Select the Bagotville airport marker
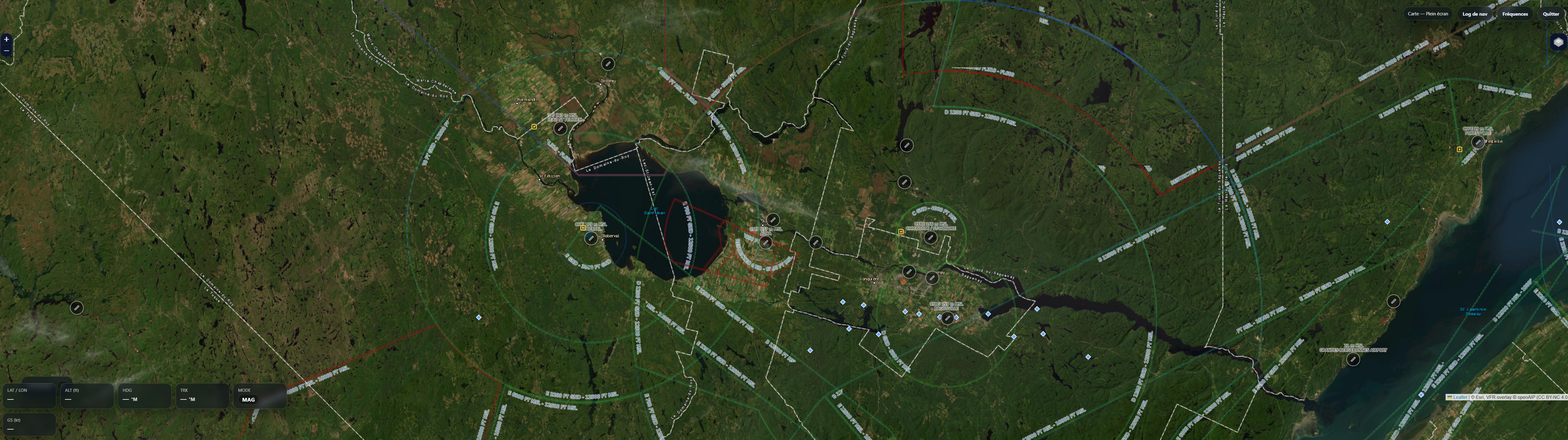Image resolution: width=1568 pixels, height=440 pixels. (x=947, y=318)
